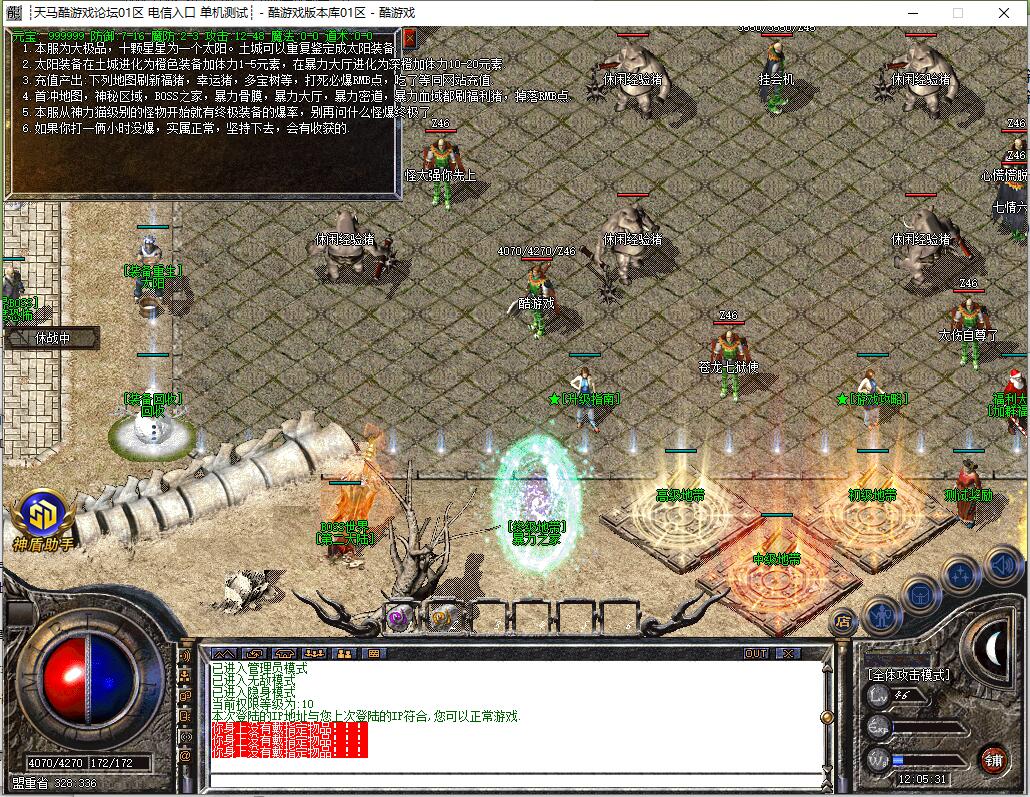The image size is (1030, 797).
Task: Click the @ chat channel icon
Action: 185,757
